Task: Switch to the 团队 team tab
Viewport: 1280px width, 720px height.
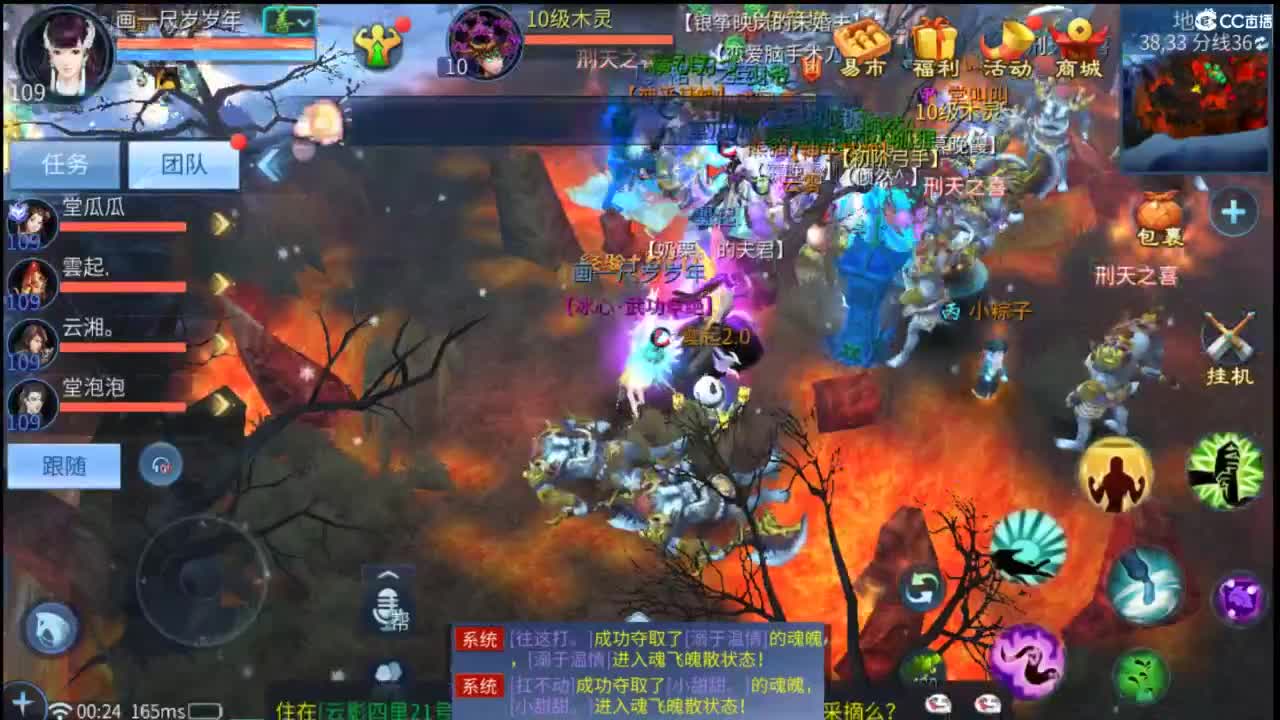Action: pos(182,165)
